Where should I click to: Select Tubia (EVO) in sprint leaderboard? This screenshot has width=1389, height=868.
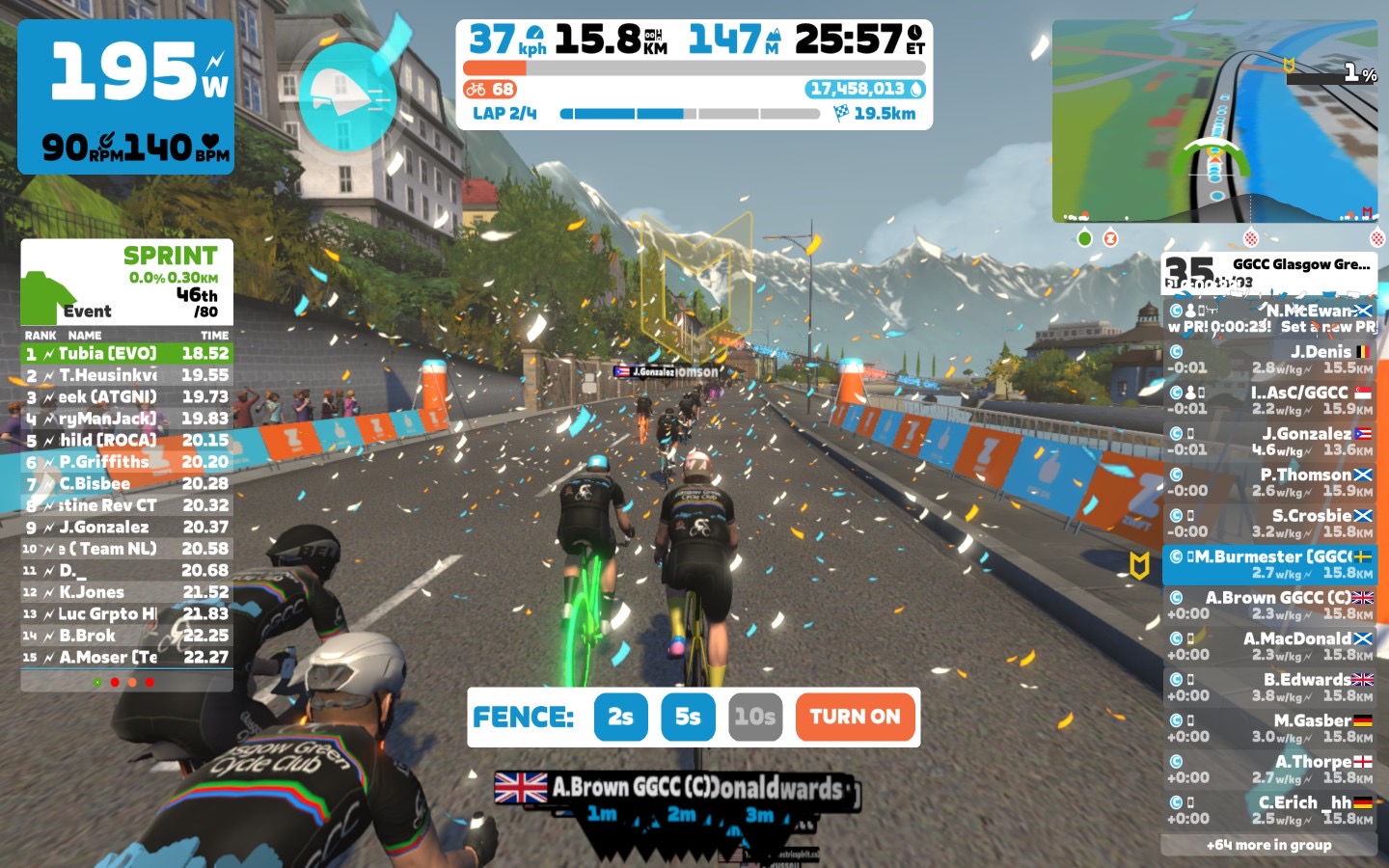pyautogui.click(x=127, y=354)
